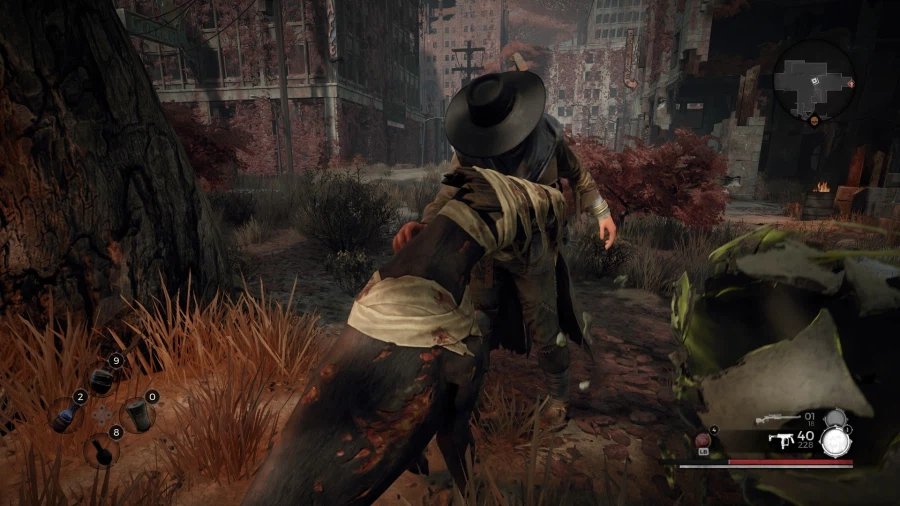
Task: Select the round flask item with count 8
Action: tap(101, 449)
